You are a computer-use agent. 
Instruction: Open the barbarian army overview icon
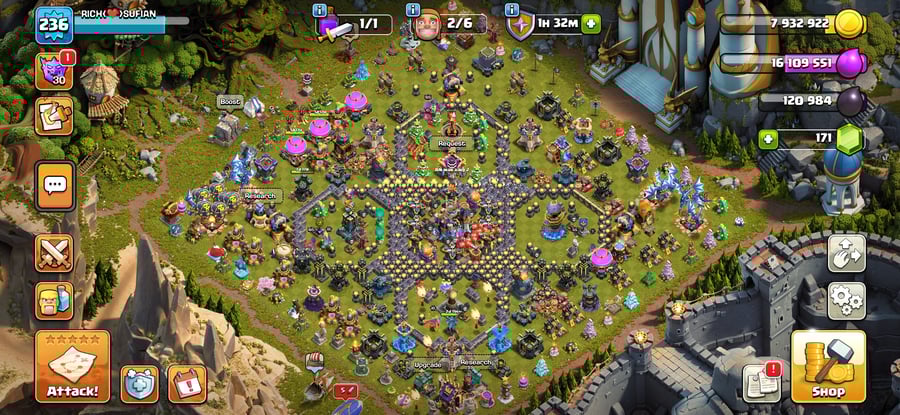tap(54, 300)
